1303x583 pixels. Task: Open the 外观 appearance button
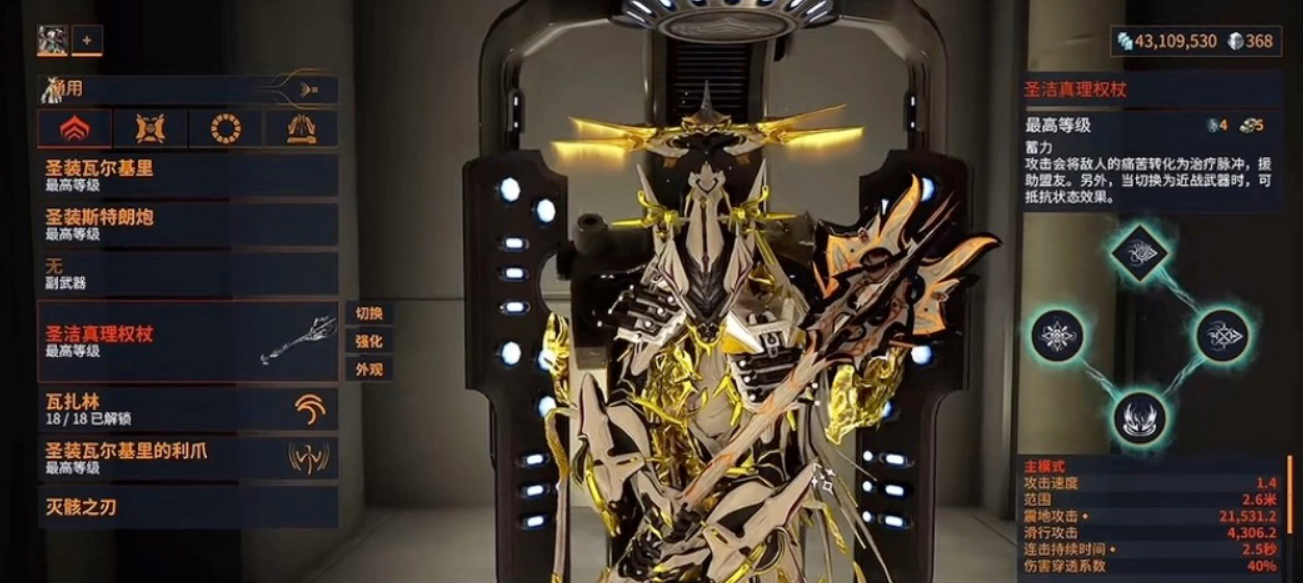click(369, 369)
